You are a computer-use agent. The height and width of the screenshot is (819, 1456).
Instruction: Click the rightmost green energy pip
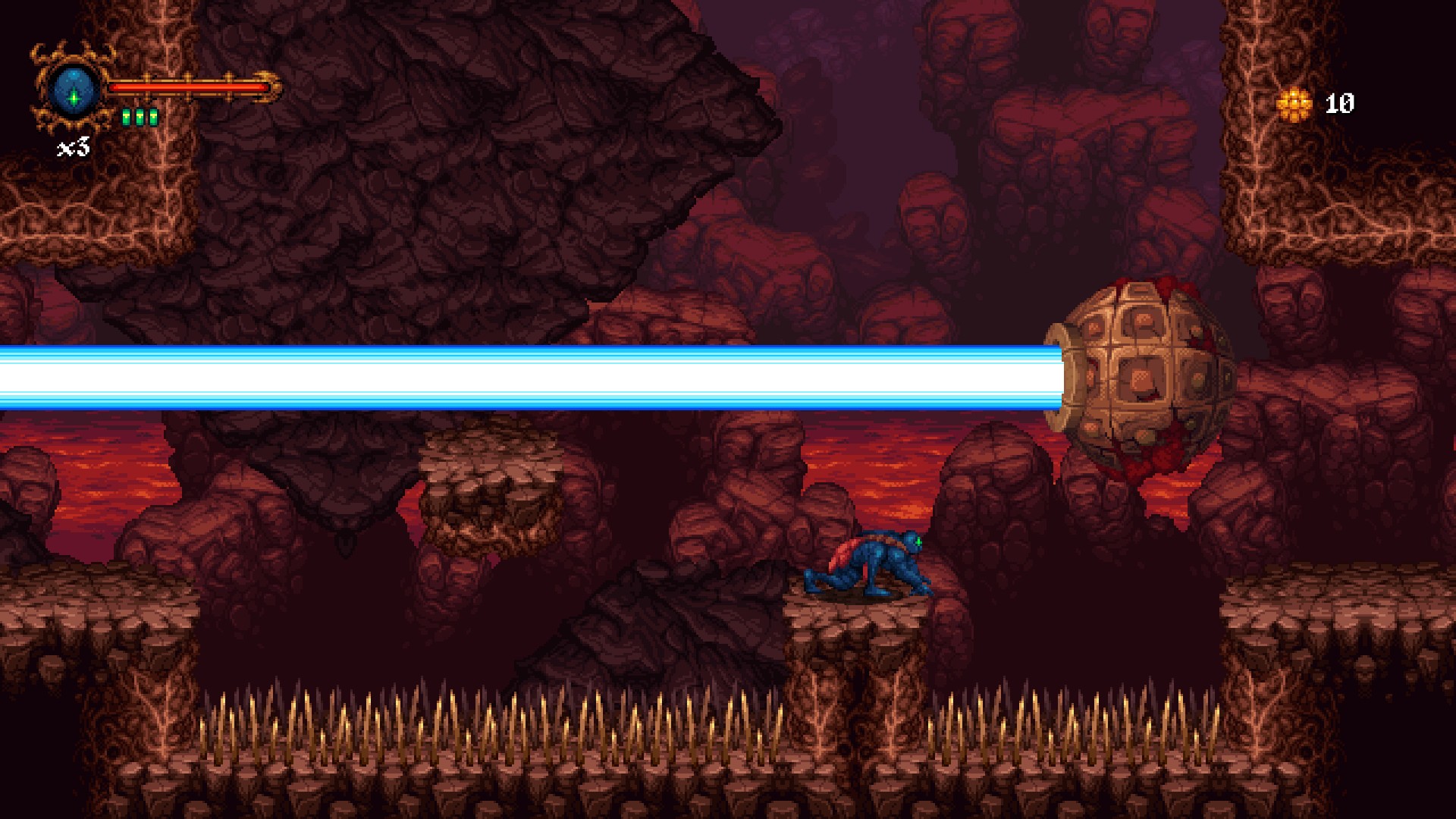[x=152, y=117]
